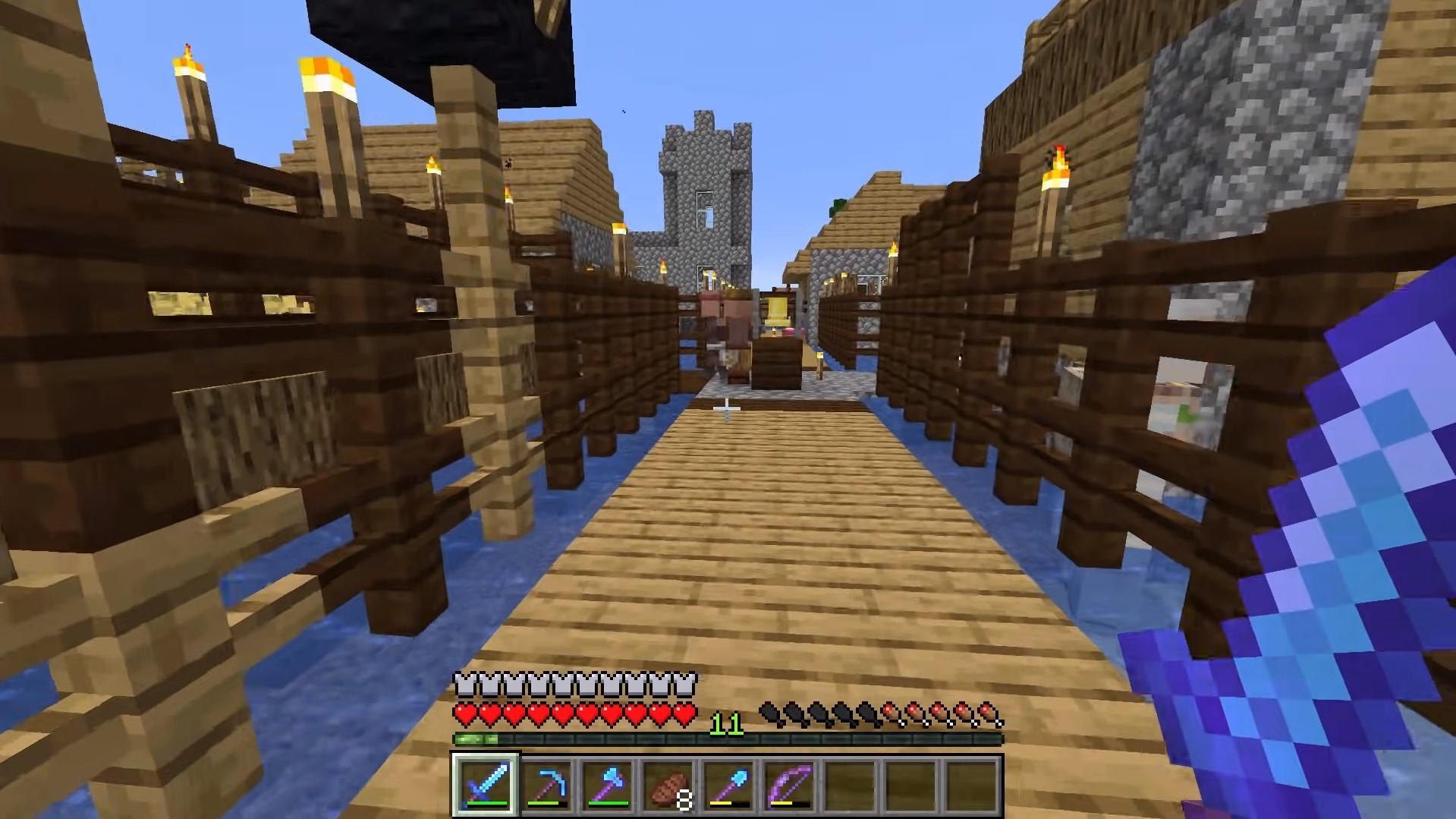
Task: Switch to the diamond axe slot
Action: pyautogui.click(x=607, y=785)
